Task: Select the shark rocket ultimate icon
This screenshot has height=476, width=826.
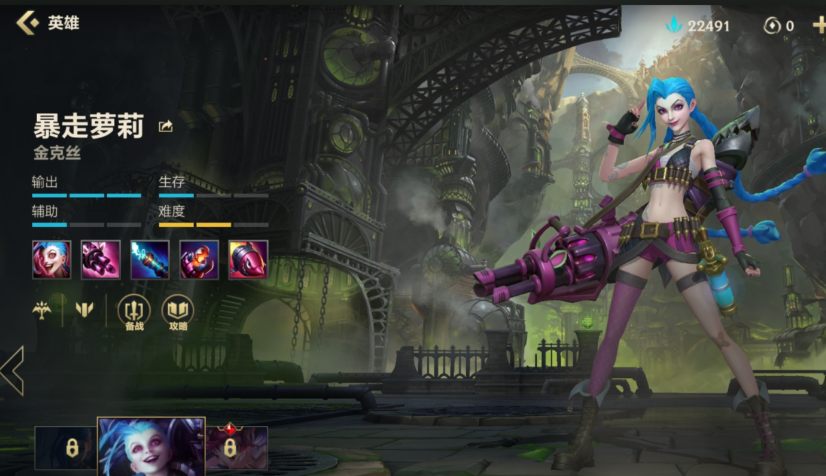Action: 248,260
